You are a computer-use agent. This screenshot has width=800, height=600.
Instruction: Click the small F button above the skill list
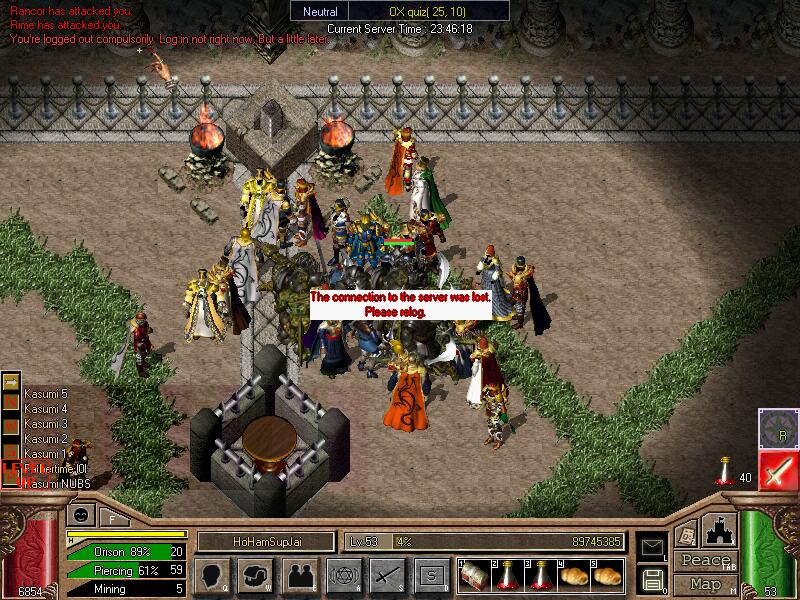[x=110, y=519]
